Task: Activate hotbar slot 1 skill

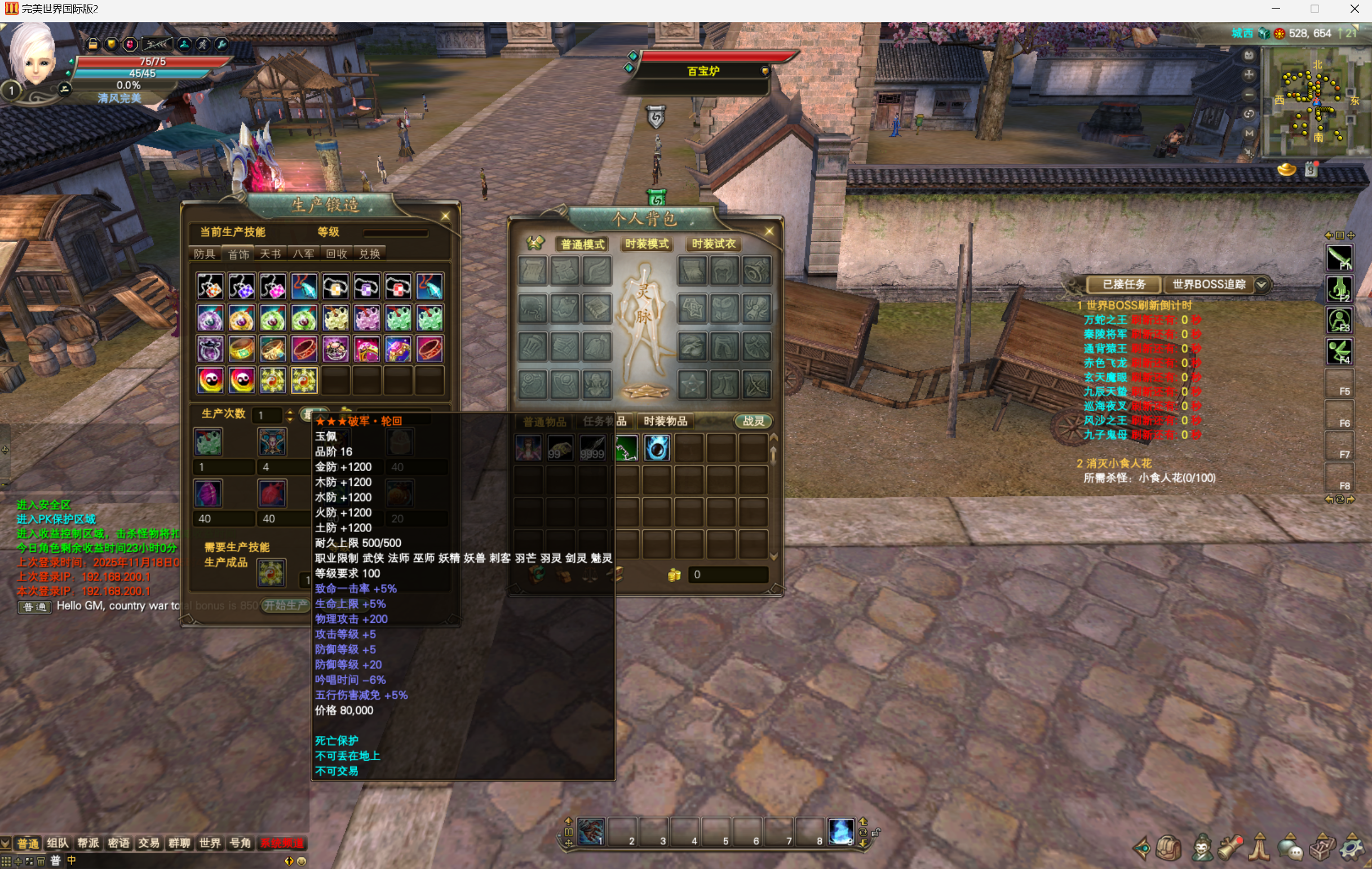Action: coord(591,832)
